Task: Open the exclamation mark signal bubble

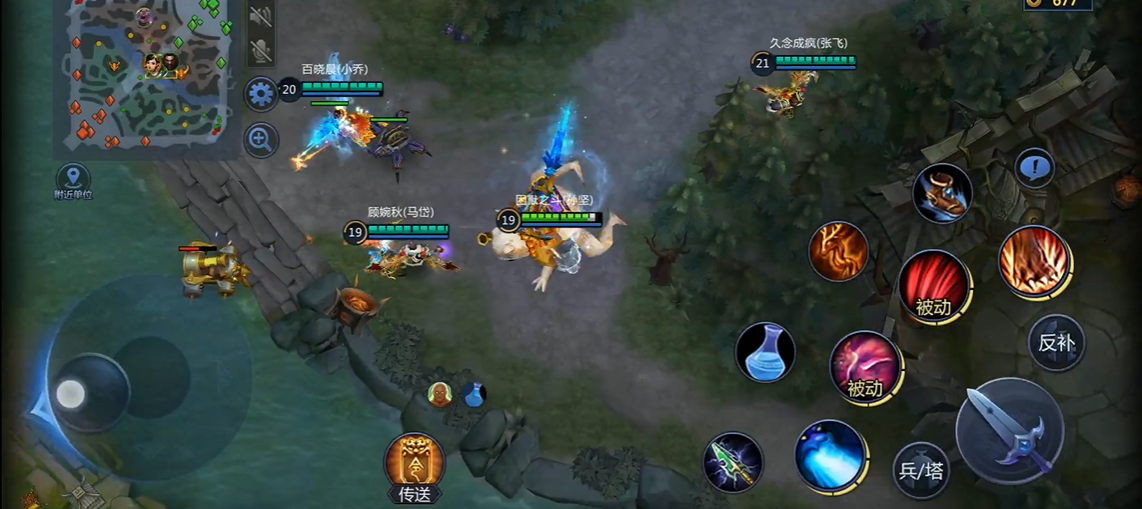Action: pos(1034,167)
